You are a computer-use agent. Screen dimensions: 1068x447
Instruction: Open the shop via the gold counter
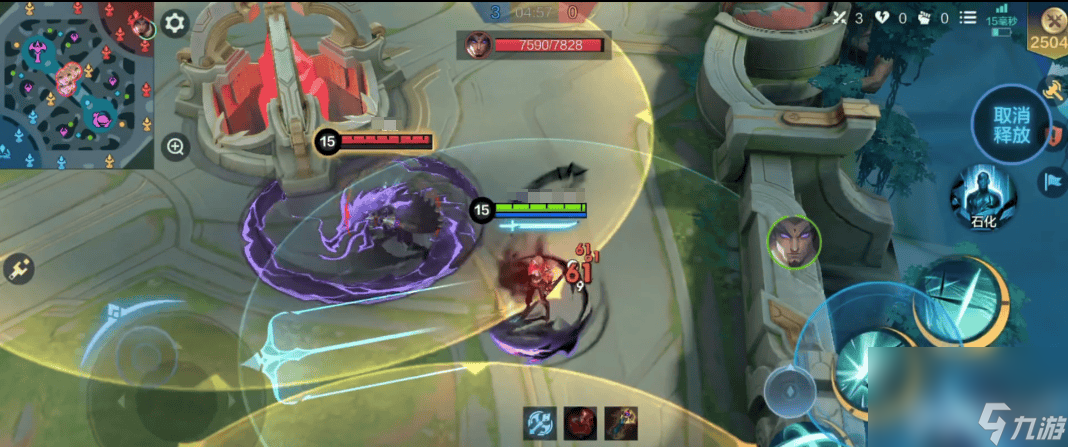(1050, 30)
